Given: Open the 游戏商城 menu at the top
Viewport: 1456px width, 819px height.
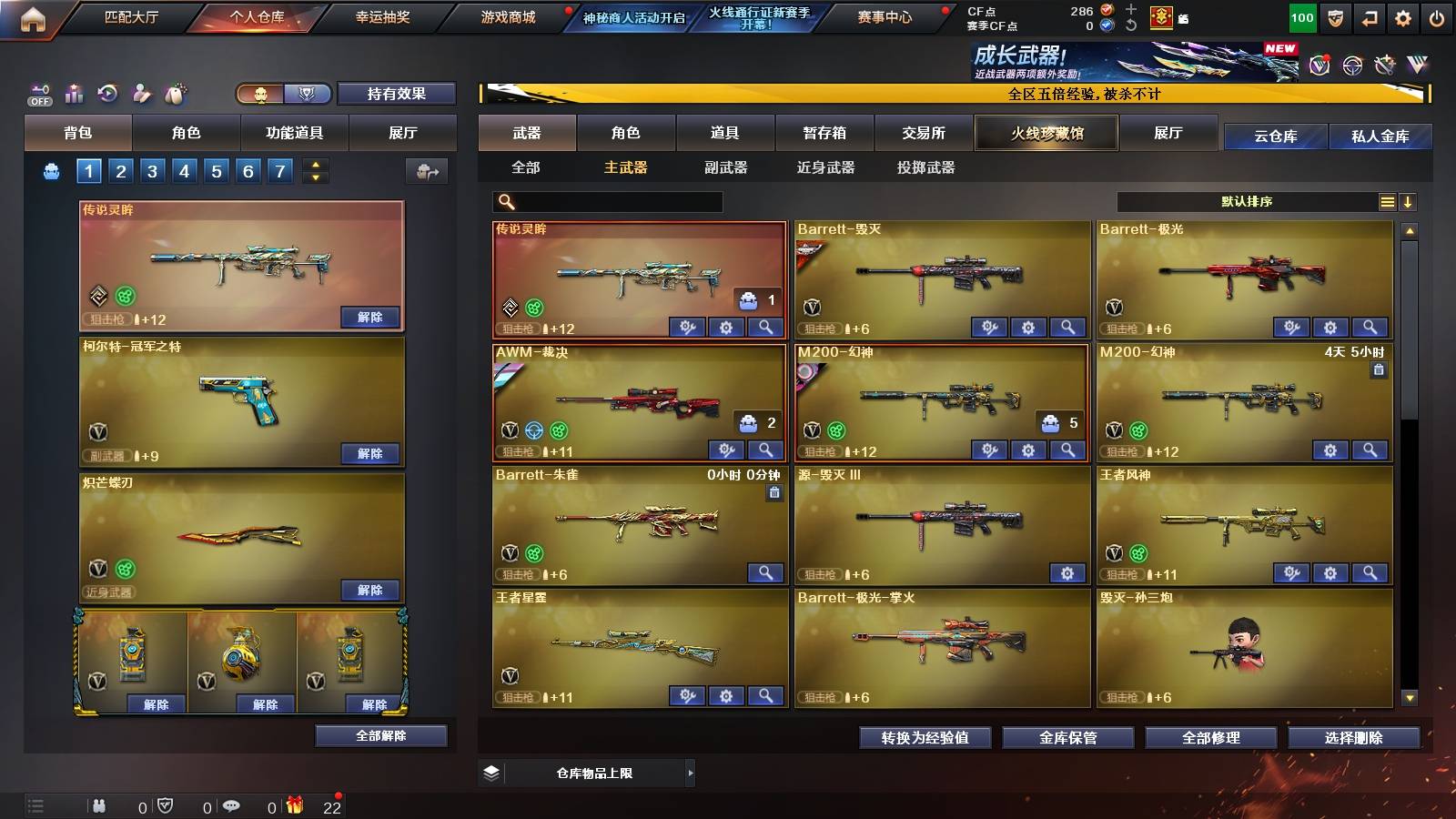Looking at the screenshot, I should (507, 16).
